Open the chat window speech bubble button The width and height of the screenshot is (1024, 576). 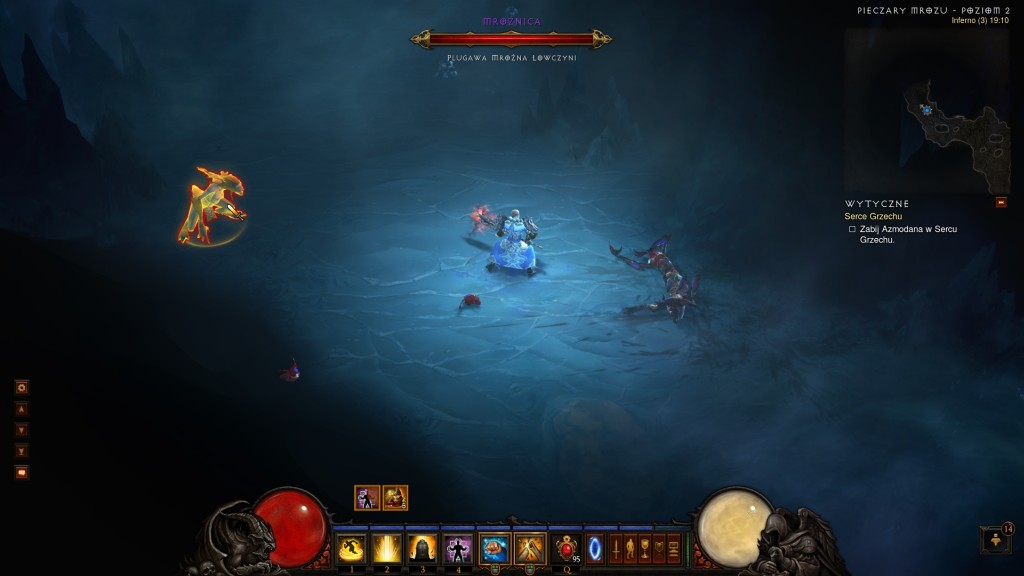click(x=21, y=472)
